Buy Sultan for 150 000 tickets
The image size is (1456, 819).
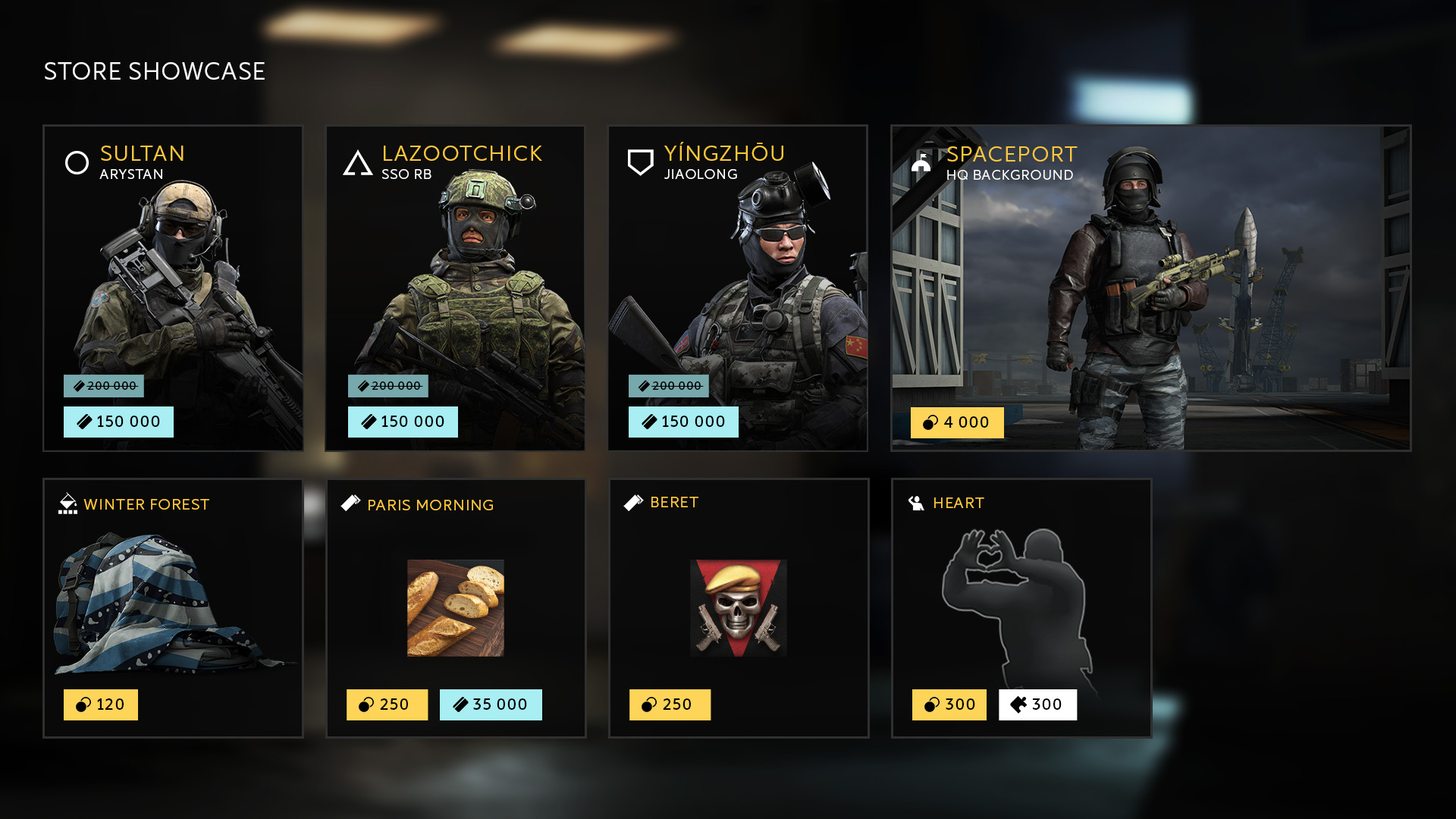(x=118, y=422)
